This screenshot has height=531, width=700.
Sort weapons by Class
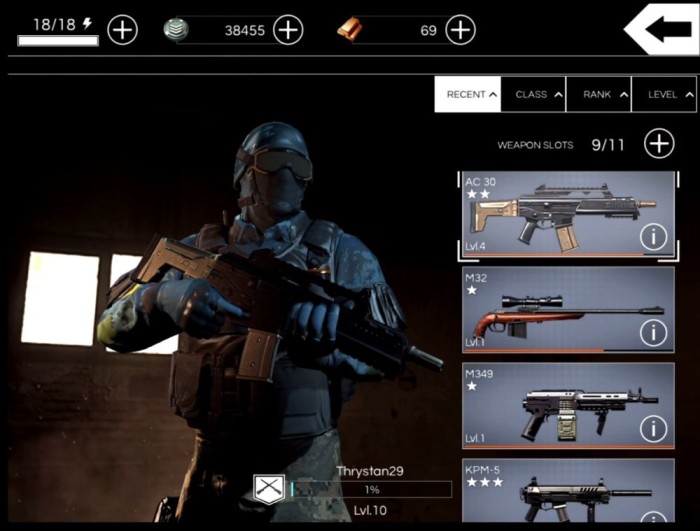(533, 95)
